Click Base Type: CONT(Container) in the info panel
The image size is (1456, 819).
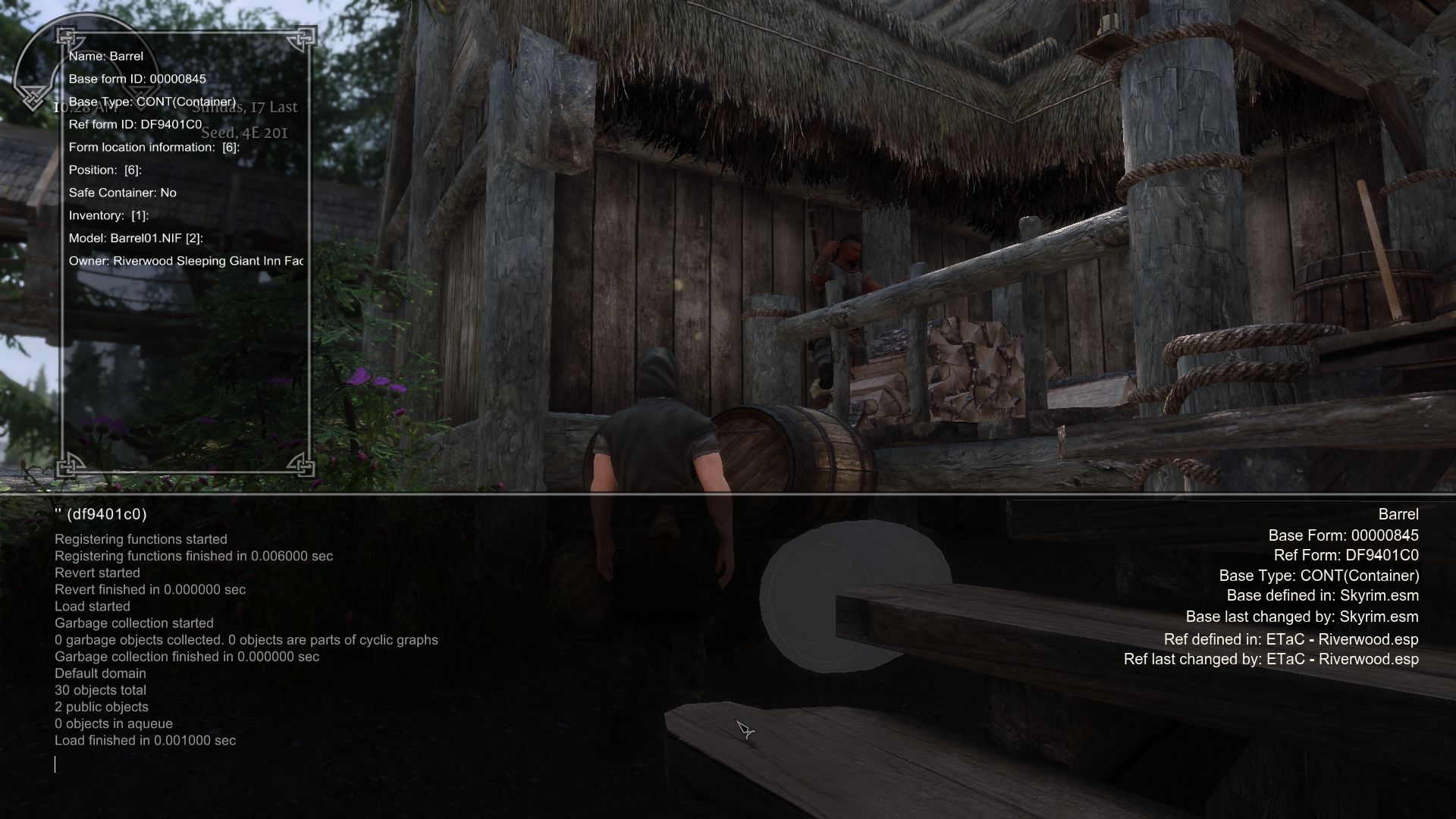point(152,102)
